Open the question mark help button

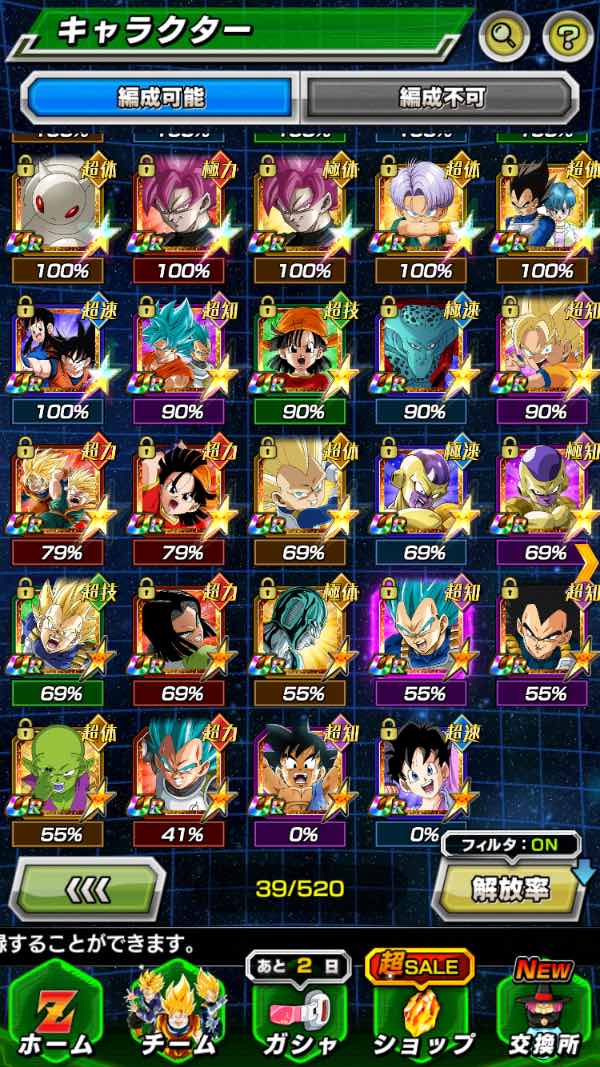pyautogui.click(x=568, y=37)
